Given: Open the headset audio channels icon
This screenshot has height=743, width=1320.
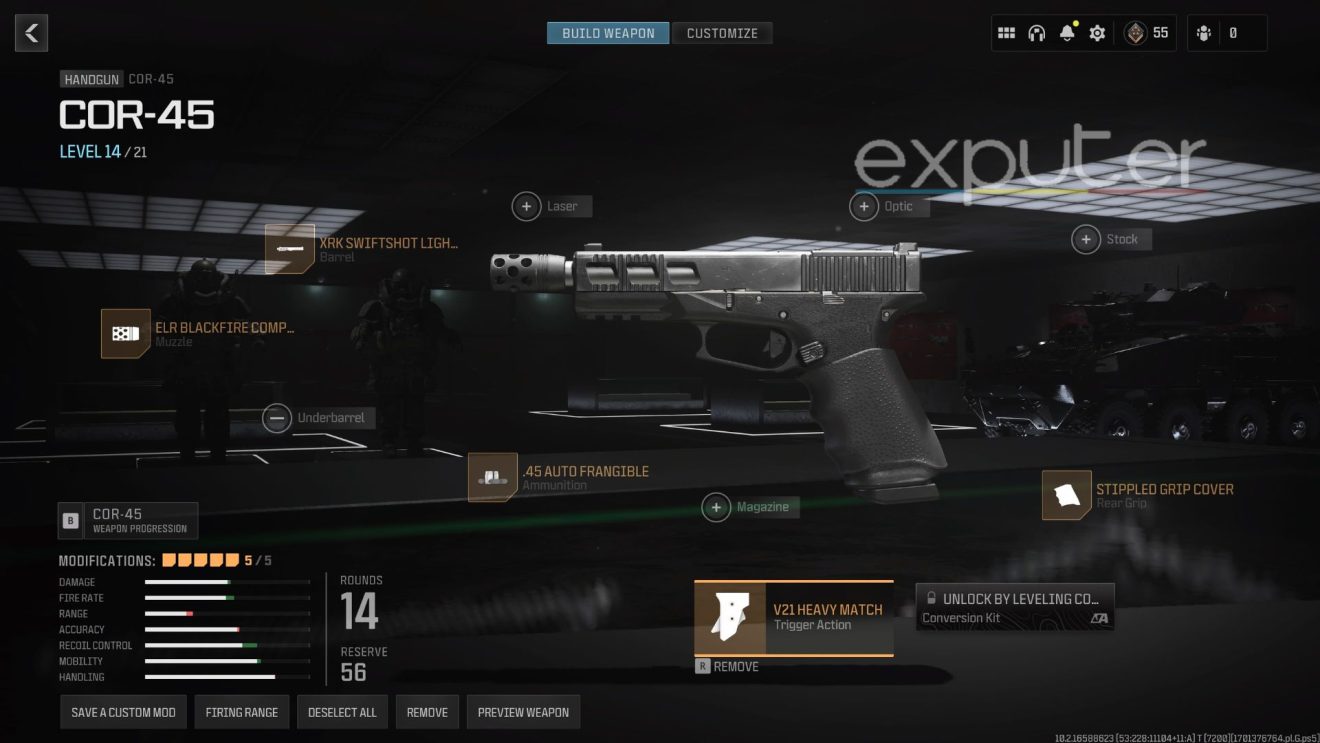Looking at the screenshot, I should tap(1035, 32).
